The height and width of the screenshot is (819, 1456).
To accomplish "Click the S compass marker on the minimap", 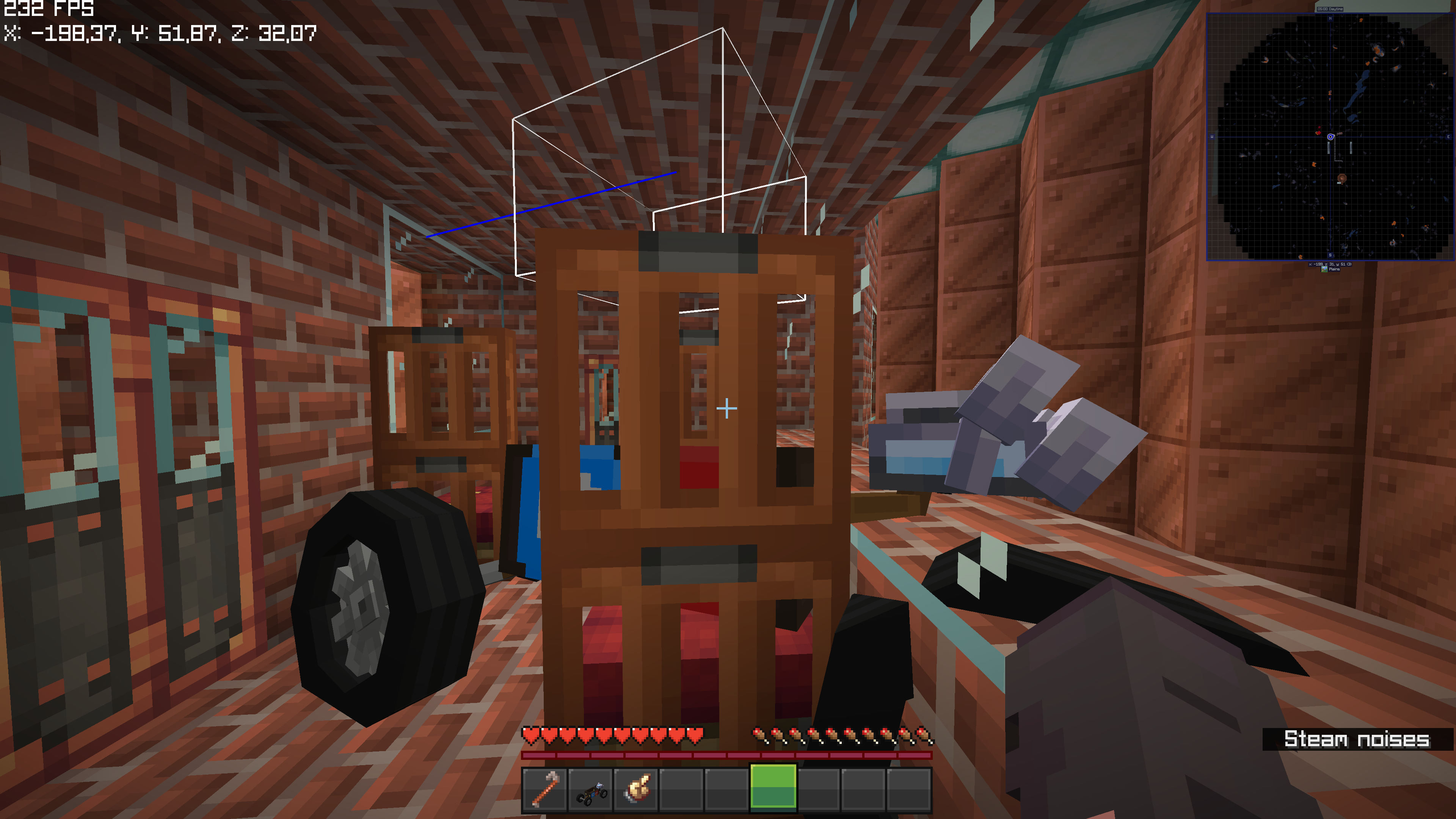I will tap(1330, 255).
